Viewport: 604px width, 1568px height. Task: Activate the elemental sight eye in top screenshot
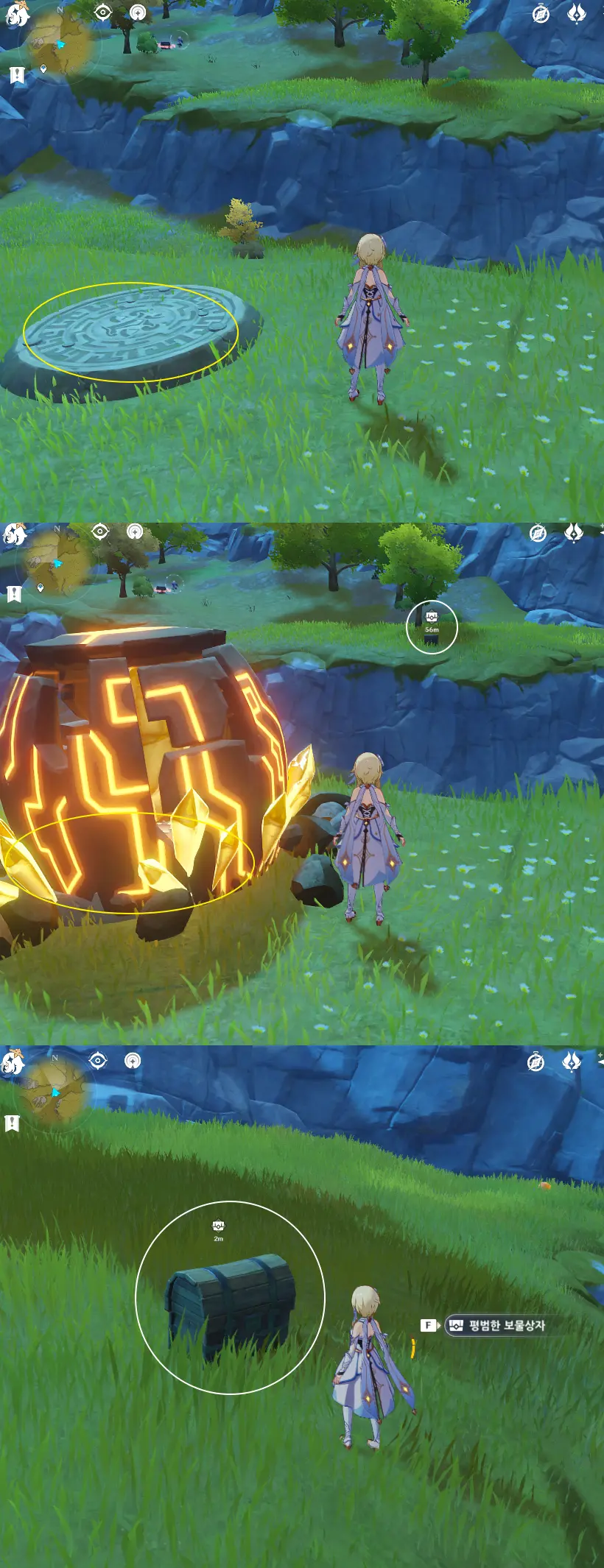pos(102,13)
